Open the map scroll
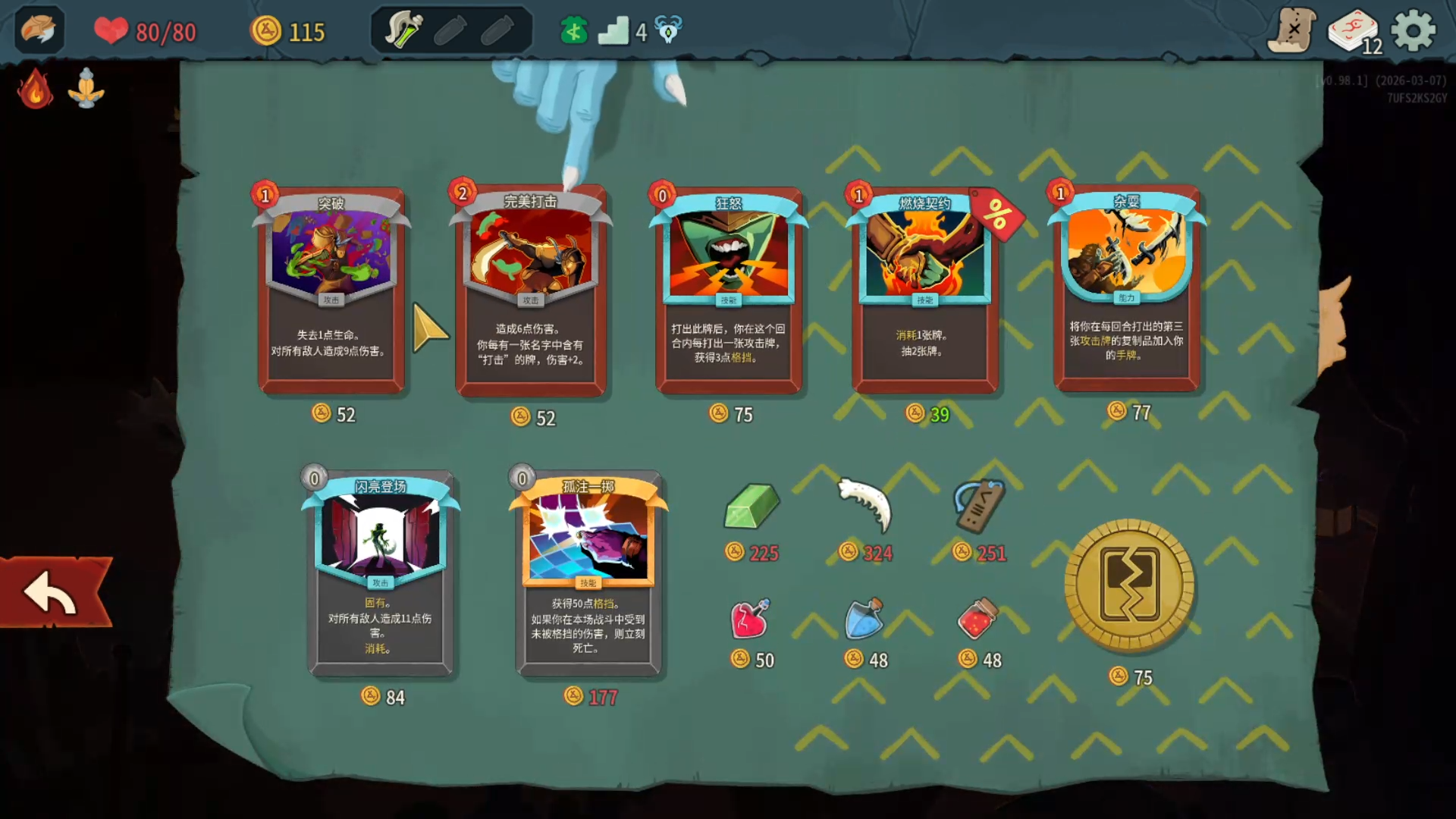Screen dimensions: 1456x819 pos(1291,31)
